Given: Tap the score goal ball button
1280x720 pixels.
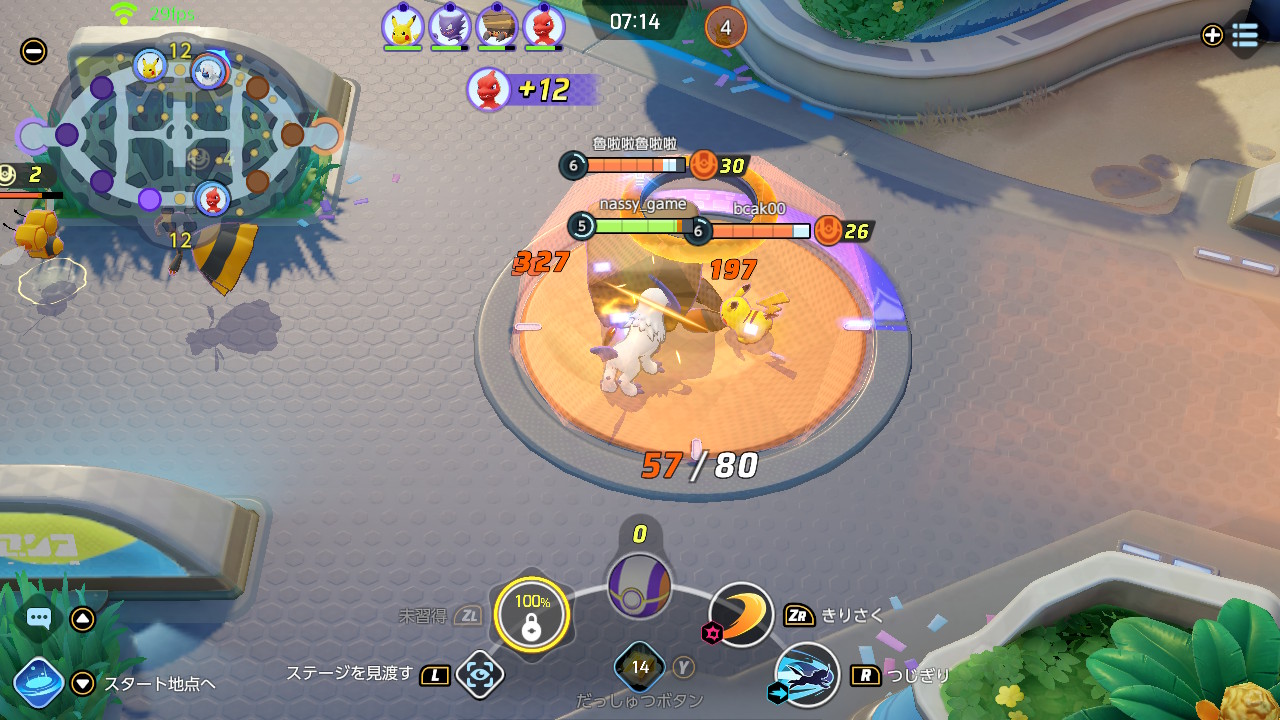Looking at the screenshot, I should [x=639, y=587].
